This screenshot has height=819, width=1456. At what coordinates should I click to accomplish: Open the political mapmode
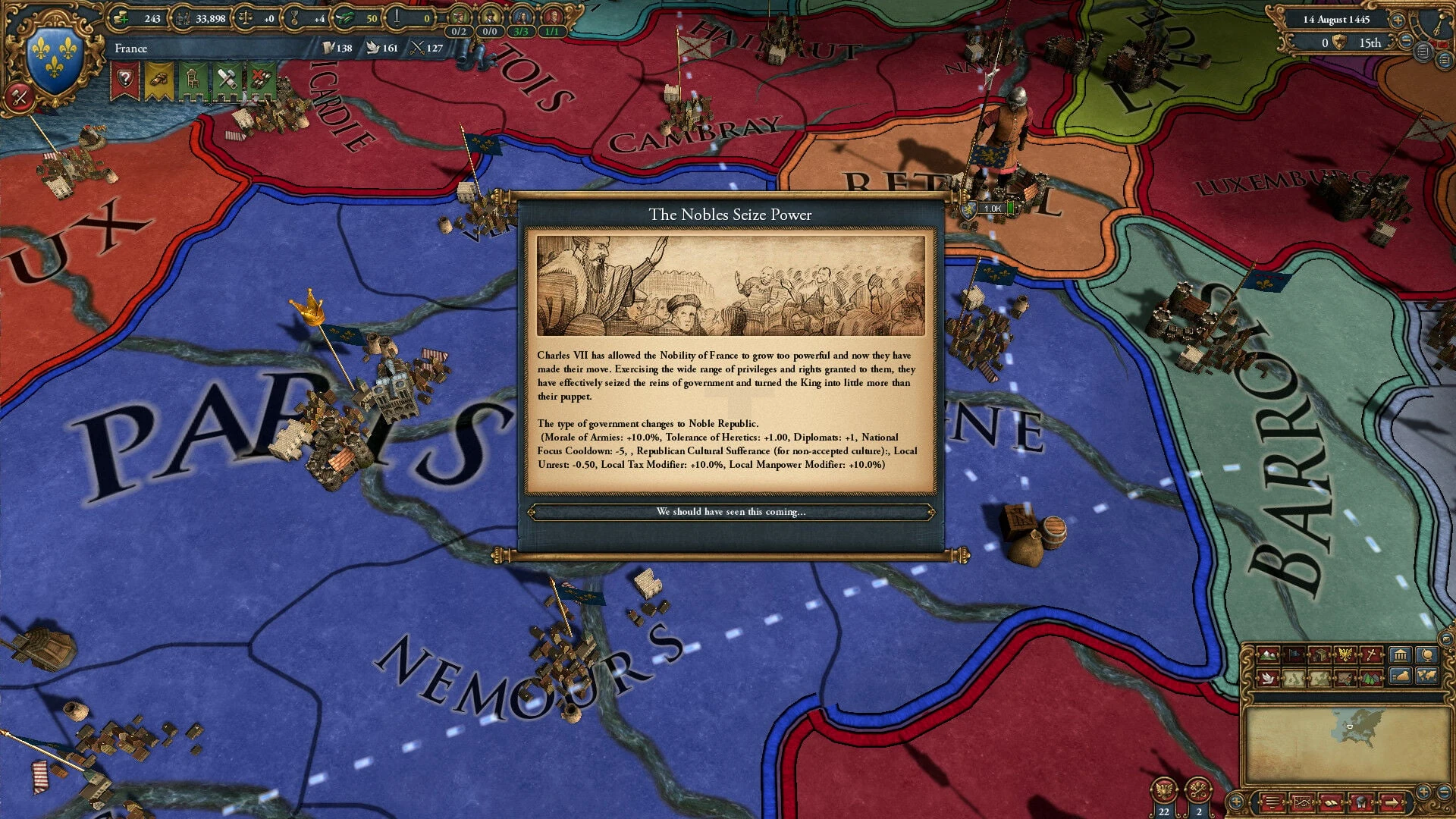coord(1294,655)
